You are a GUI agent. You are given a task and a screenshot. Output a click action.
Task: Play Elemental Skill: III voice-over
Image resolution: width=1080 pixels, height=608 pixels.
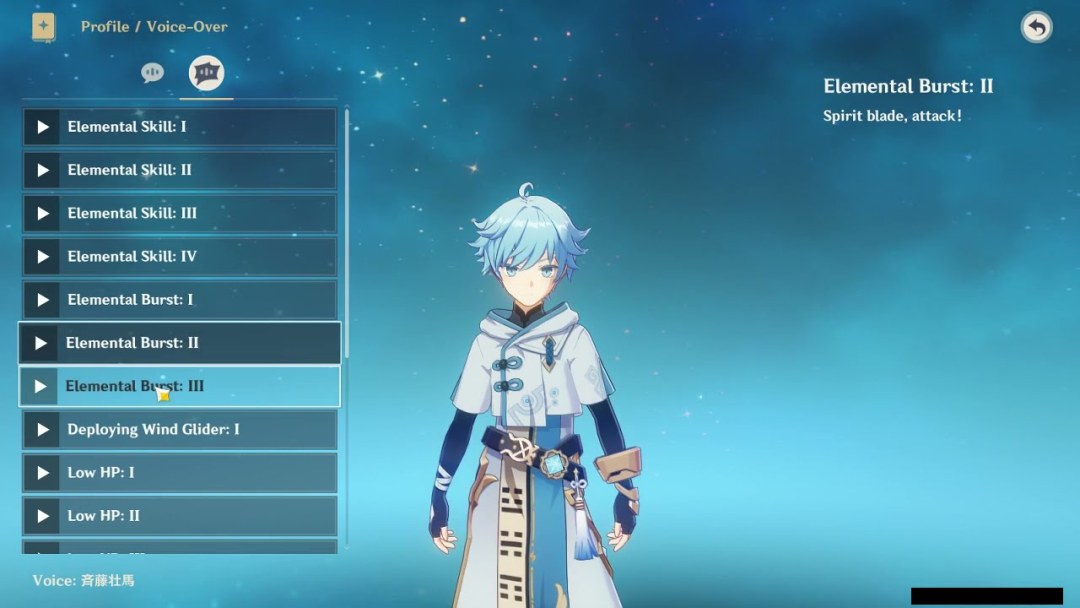(x=42, y=213)
